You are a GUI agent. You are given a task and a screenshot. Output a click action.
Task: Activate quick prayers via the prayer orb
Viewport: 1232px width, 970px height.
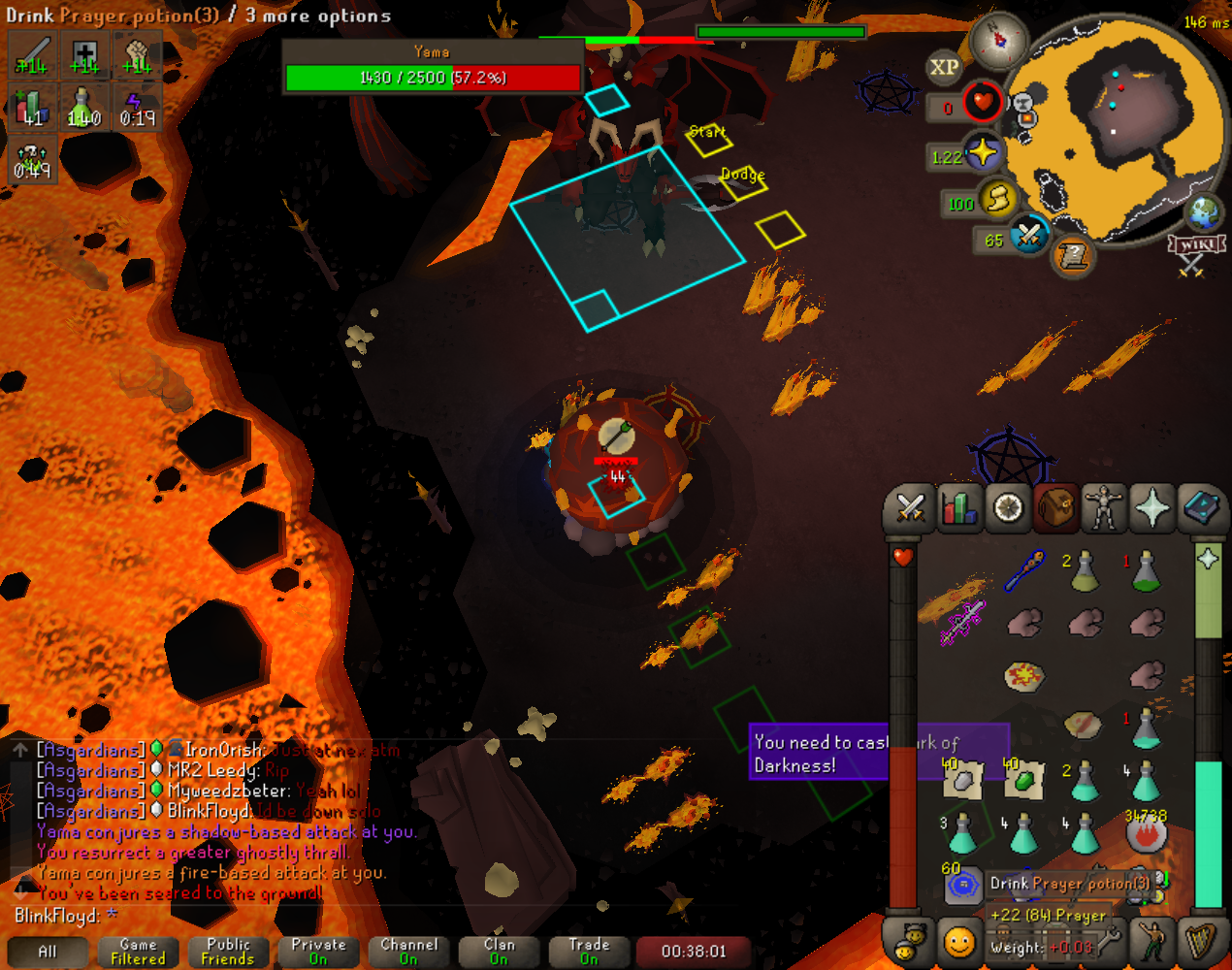coord(983,153)
